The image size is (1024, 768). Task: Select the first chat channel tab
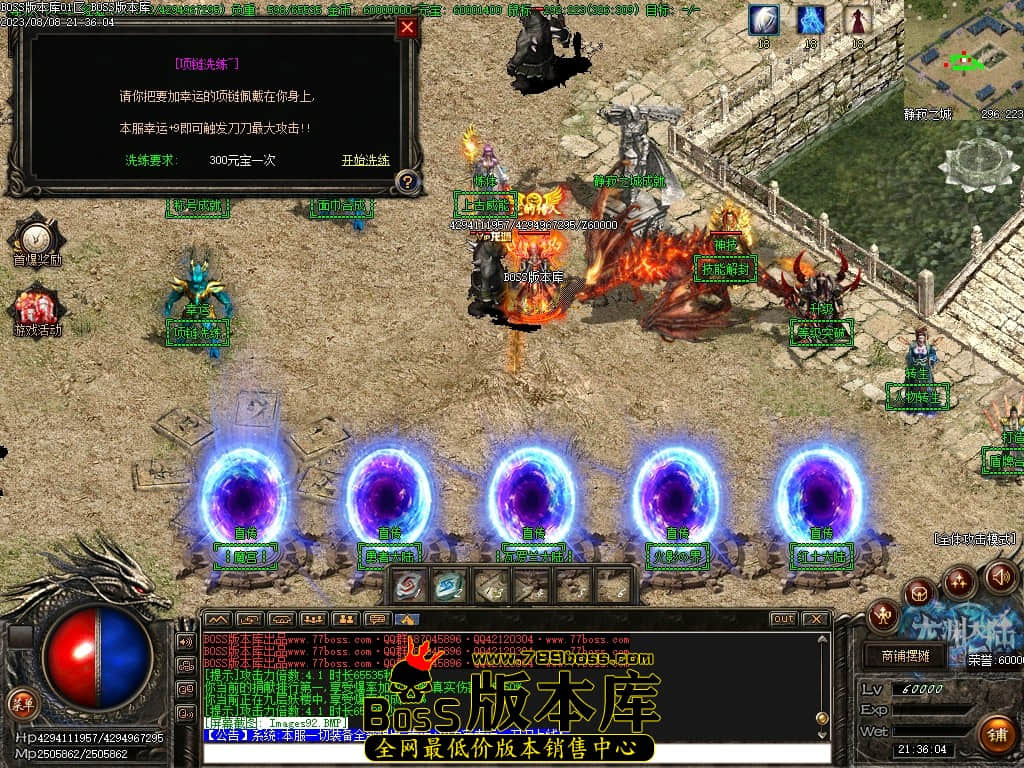[218, 619]
